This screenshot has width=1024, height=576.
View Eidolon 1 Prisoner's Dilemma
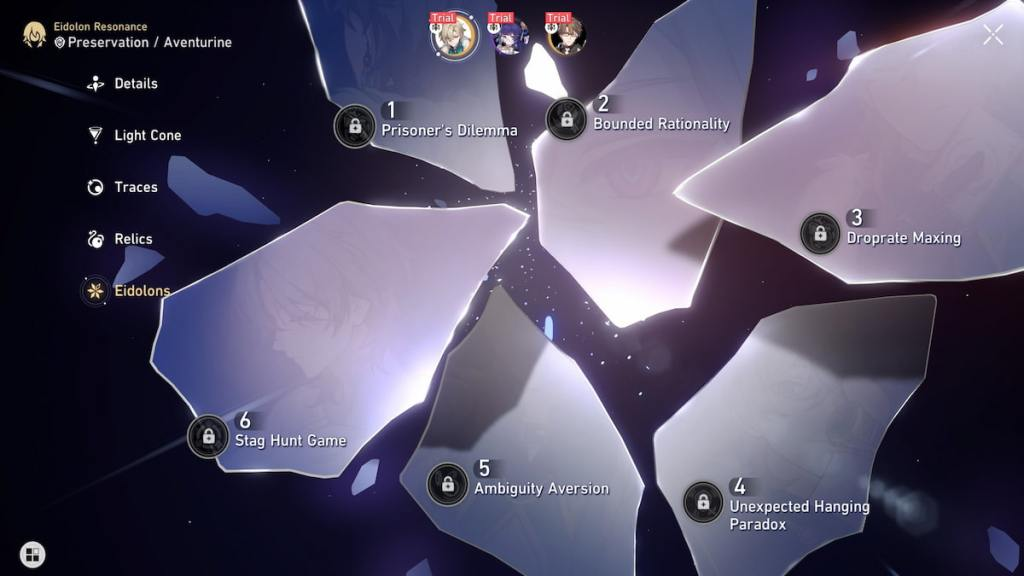(x=355, y=126)
